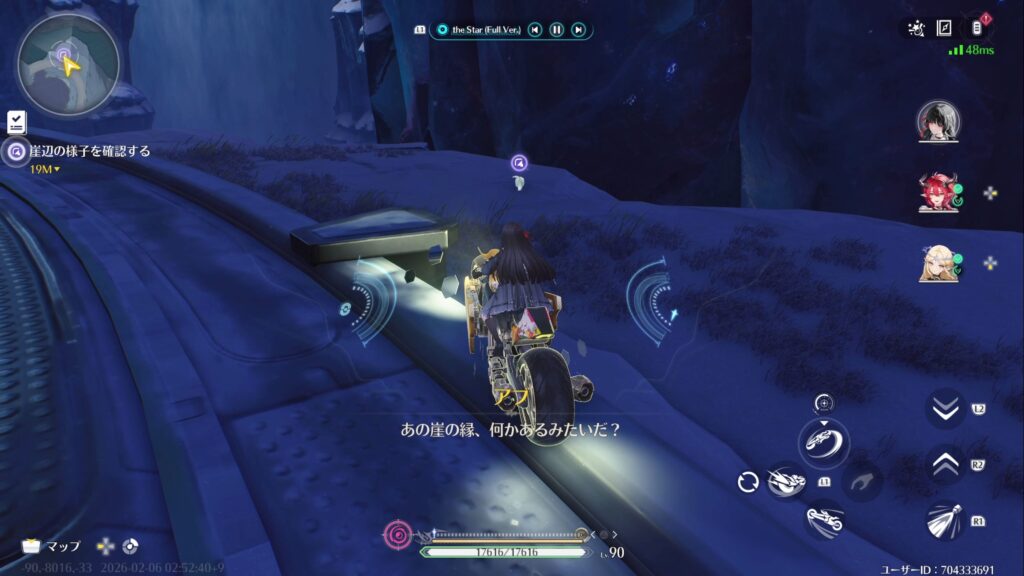Screen dimensions: 1024x576
Task: Toggle the headlight beam button
Action: pos(945,520)
